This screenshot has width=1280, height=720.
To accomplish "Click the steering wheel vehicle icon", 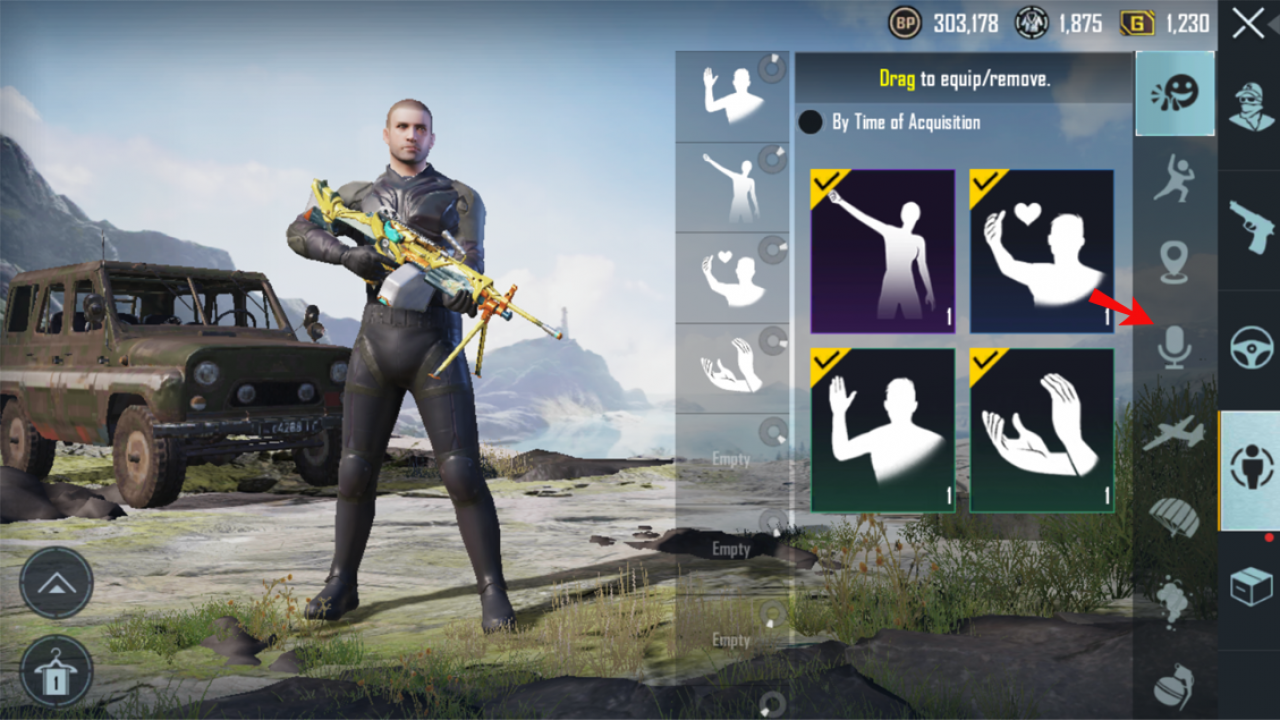I will pos(1251,346).
